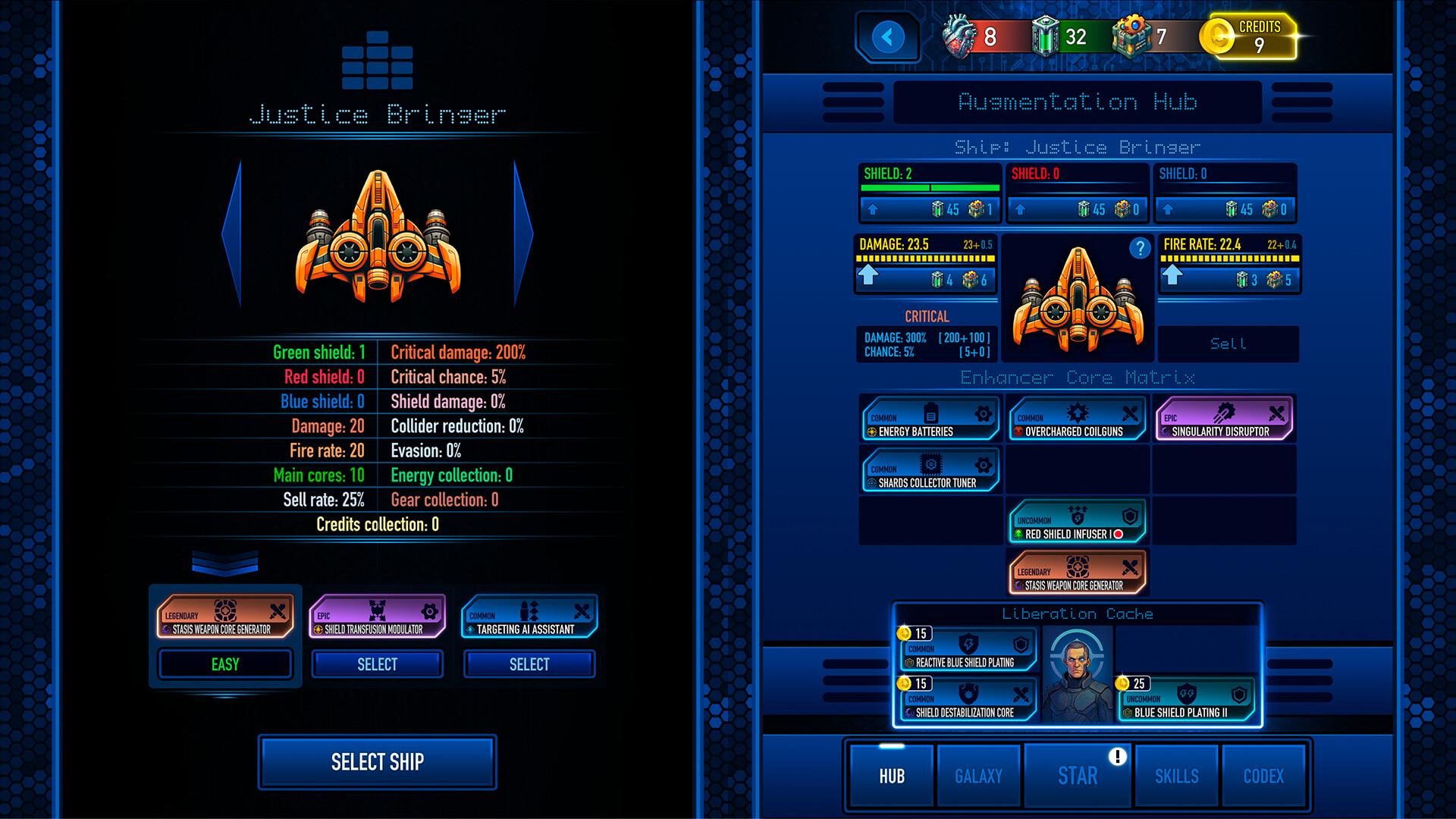Upgrade the green shield level
The image size is (1456, 819).
click(x=873, y=209)
